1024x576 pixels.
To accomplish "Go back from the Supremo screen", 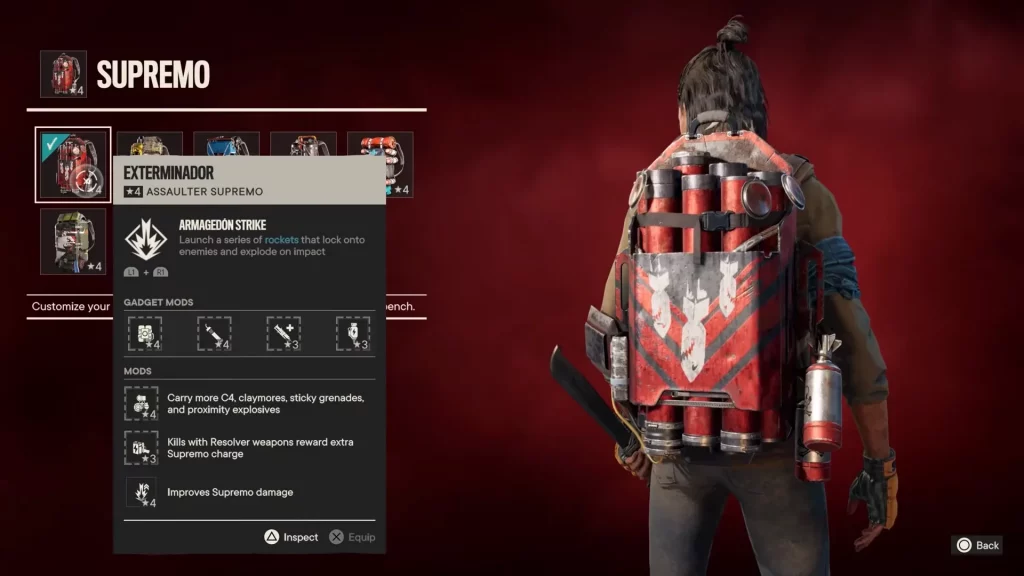I will [977, 545].
